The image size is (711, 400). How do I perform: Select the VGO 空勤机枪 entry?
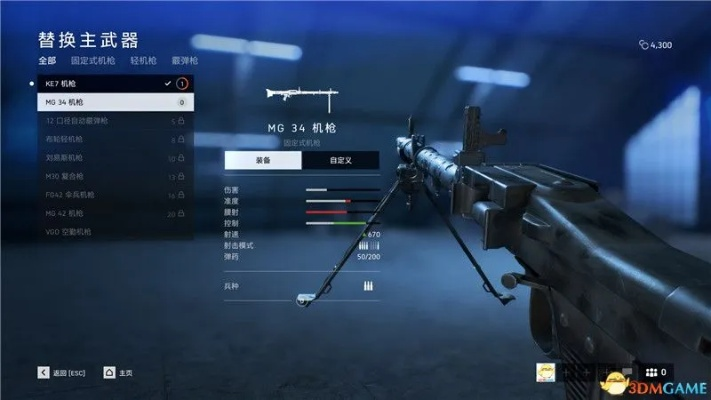point(110,232)
